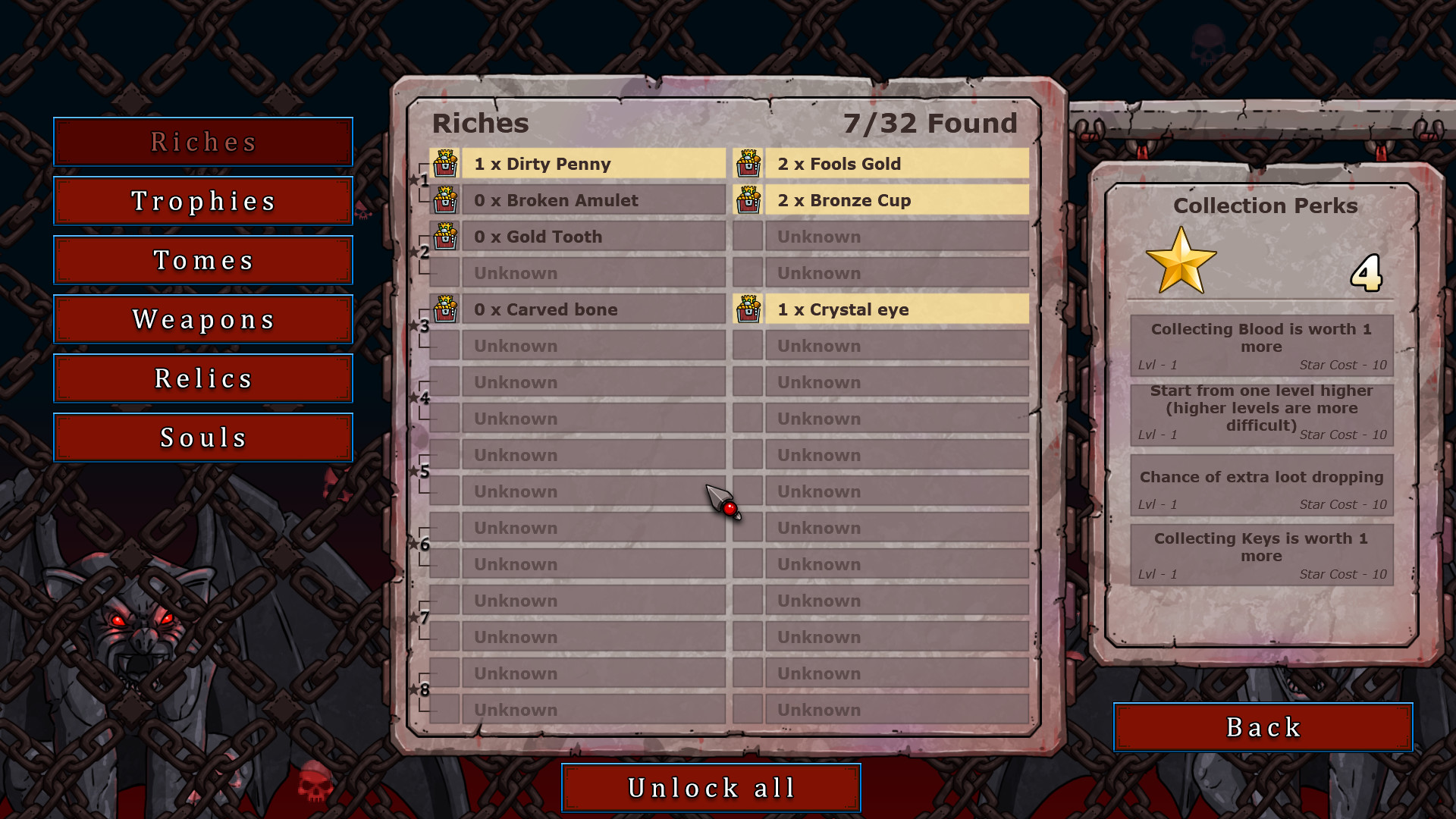Click the gold star in Collection Perks
This screenshot has width=1456, height=819.
[1182, 264]
